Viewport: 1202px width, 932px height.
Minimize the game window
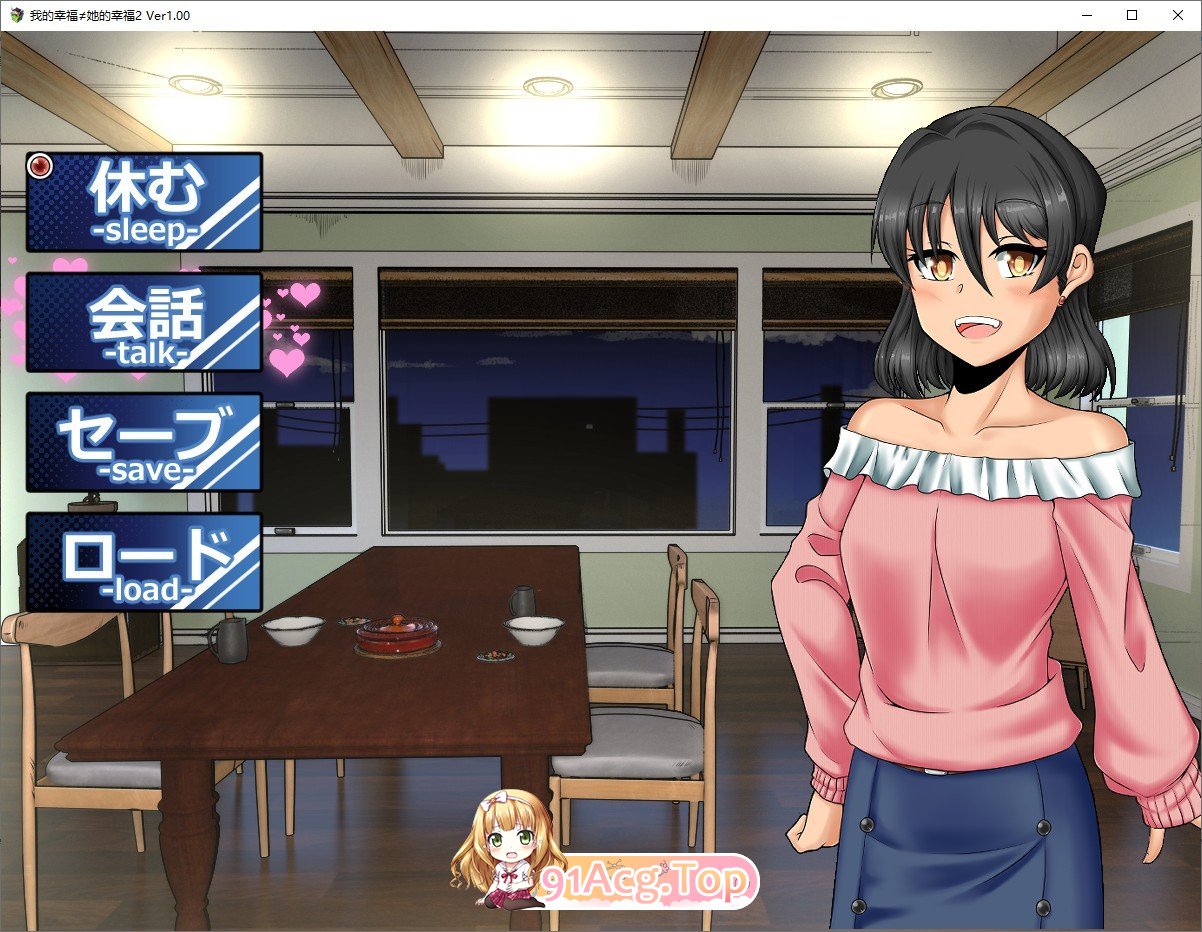[x=1086, y=15]
